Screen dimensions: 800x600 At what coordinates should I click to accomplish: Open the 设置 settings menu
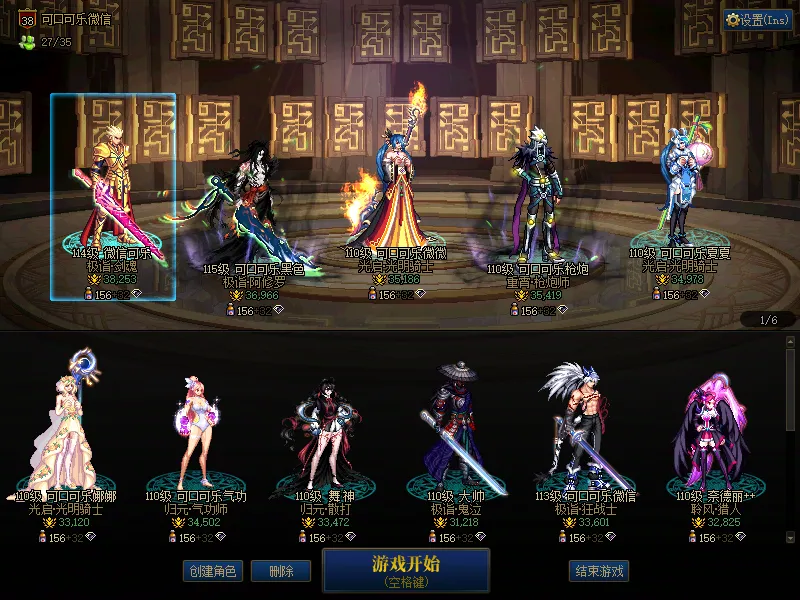tap(758, 20)
